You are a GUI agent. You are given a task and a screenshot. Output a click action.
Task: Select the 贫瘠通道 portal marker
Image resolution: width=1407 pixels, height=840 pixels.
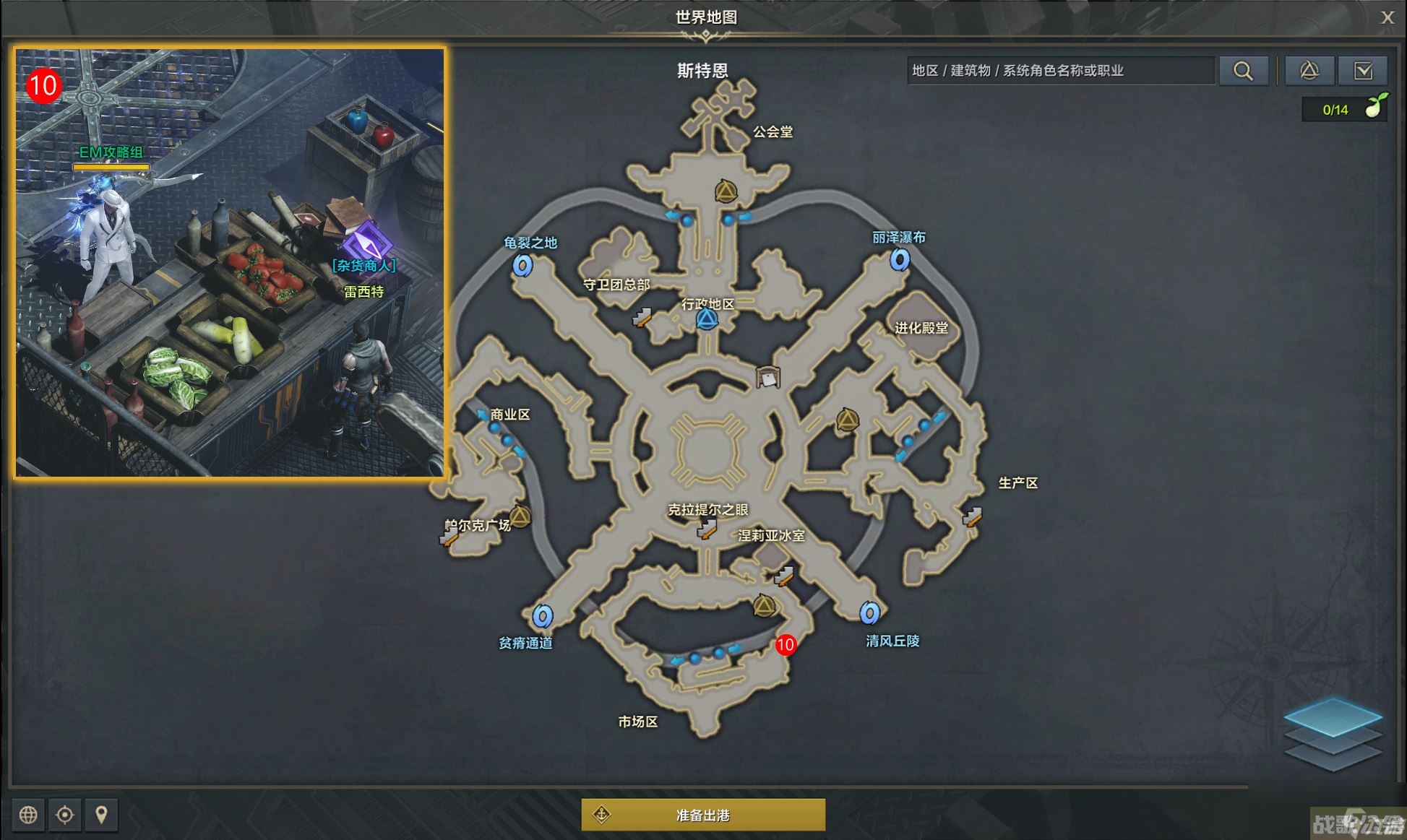pos(543,616)
